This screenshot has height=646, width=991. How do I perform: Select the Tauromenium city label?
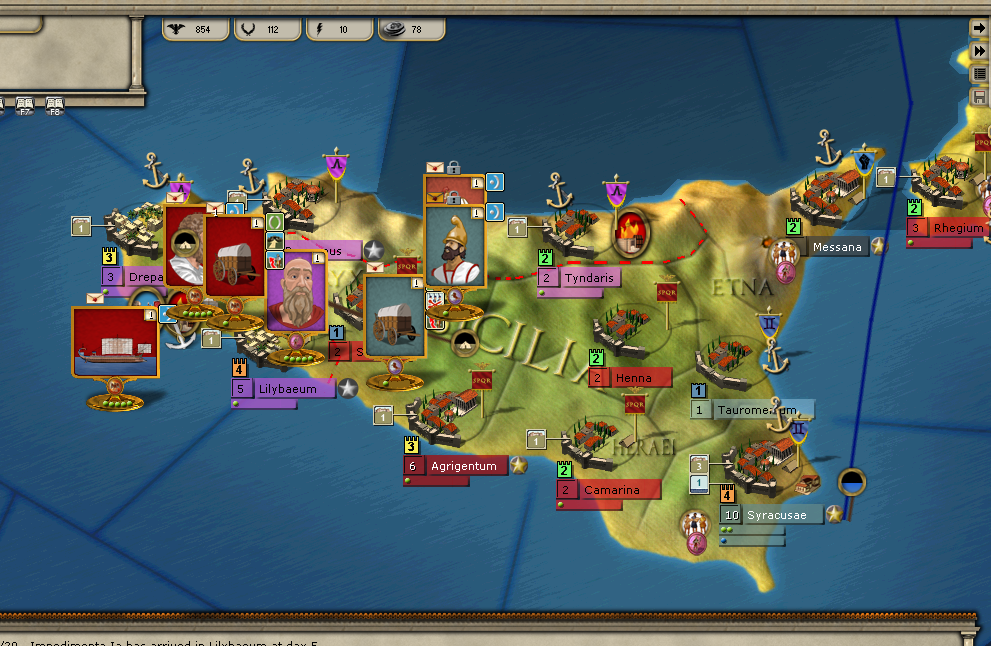[762, 410]
